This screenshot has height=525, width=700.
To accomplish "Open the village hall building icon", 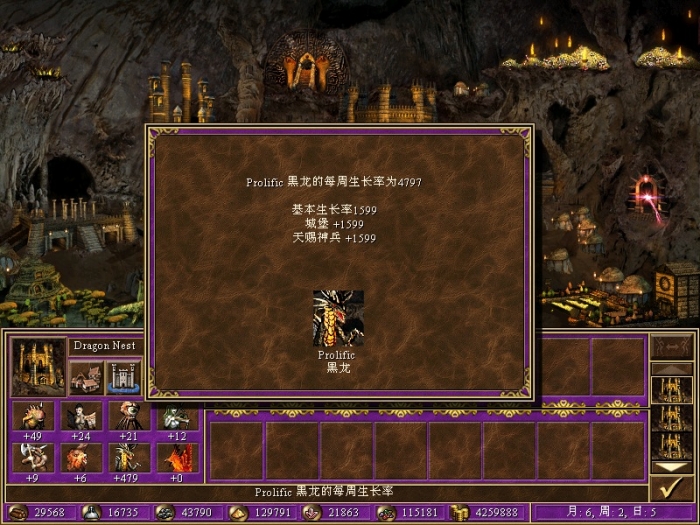I will coord(85,378).
